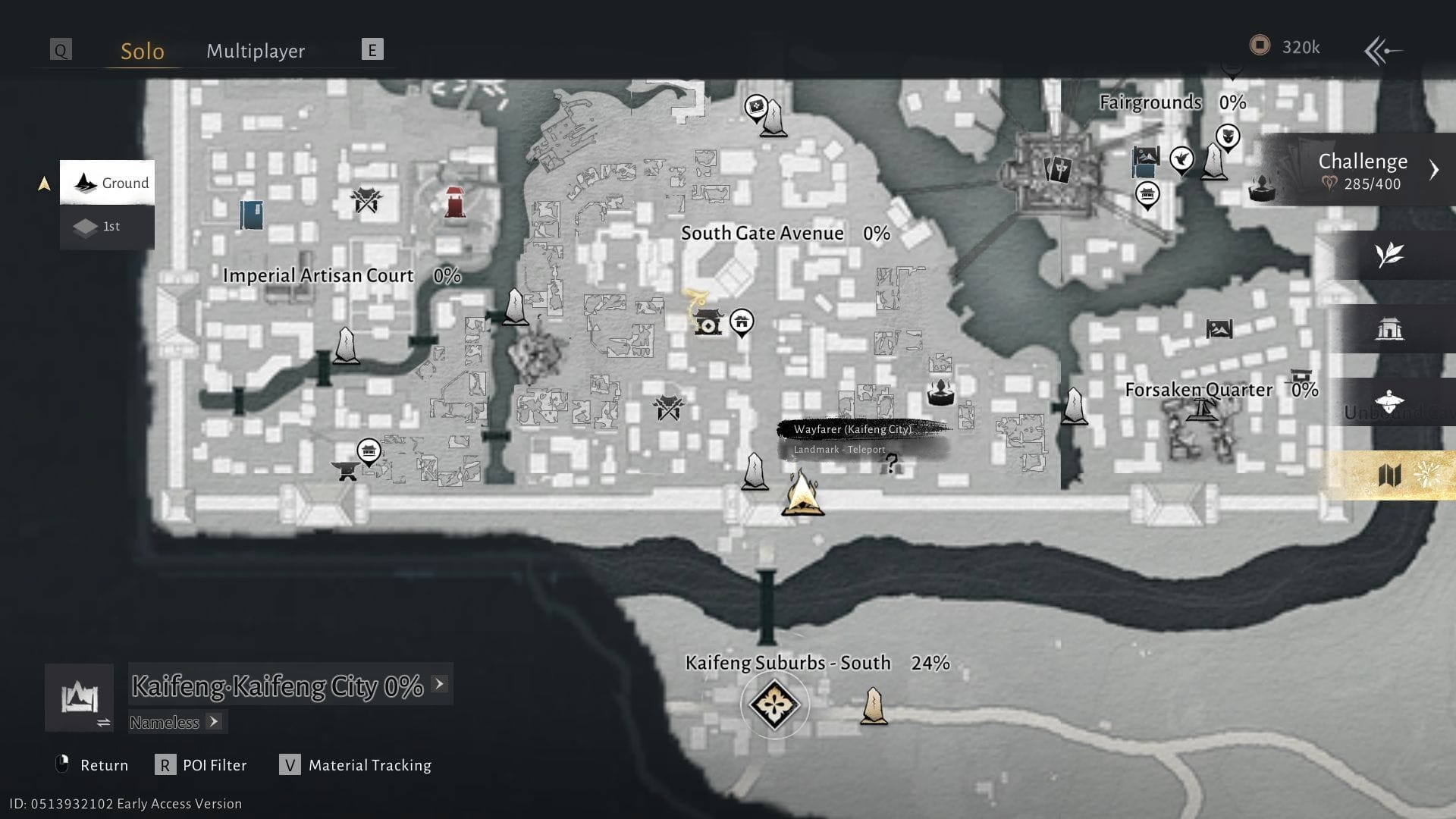Screen dimensions: 1456x819
Task: Expand the Challenge panel with the chevron
Action: [1434, 170]
